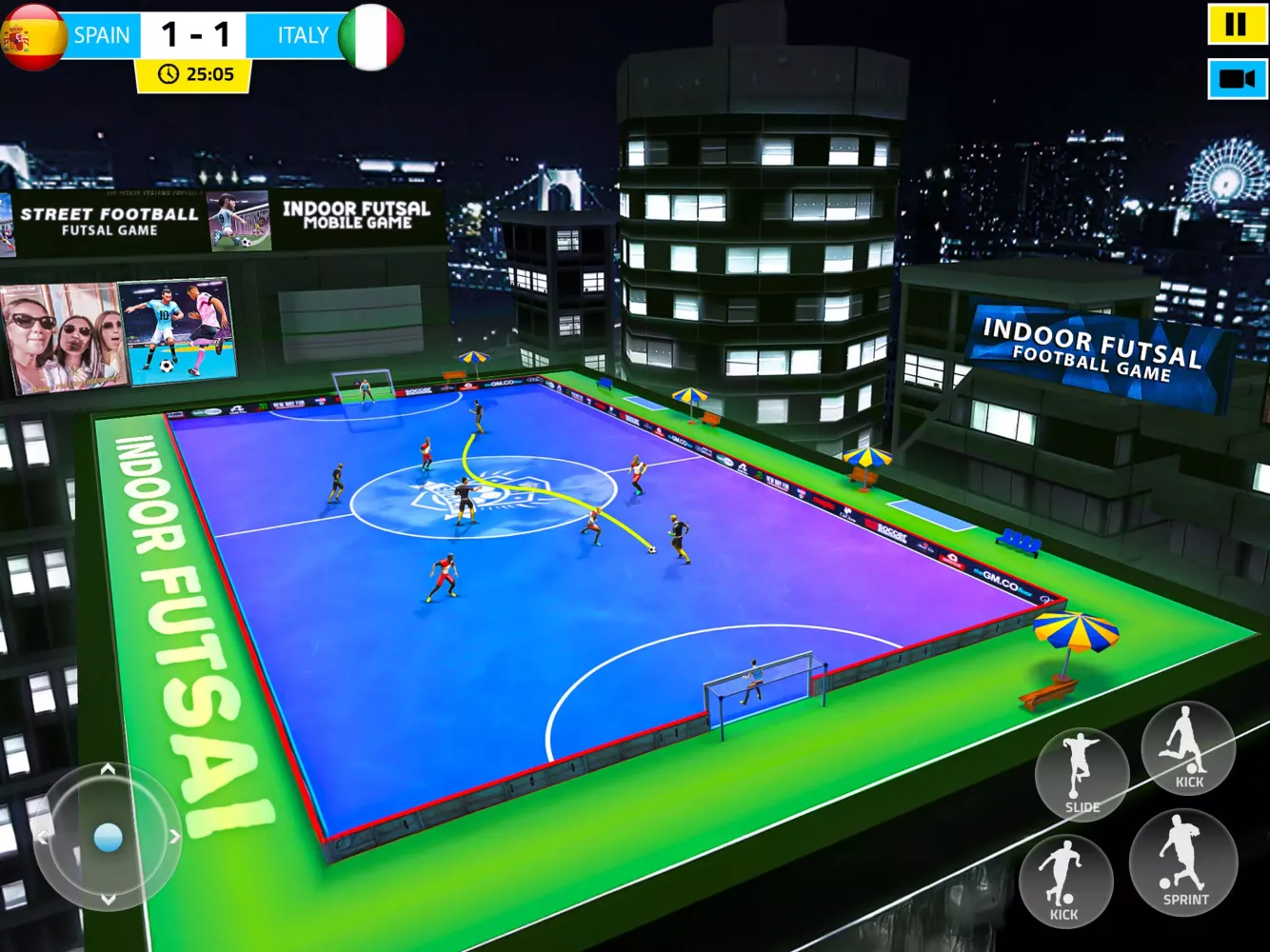Tap the down arrow below the joystick
The height and width of the screenshot is (952, 1270).
(107, 901)
